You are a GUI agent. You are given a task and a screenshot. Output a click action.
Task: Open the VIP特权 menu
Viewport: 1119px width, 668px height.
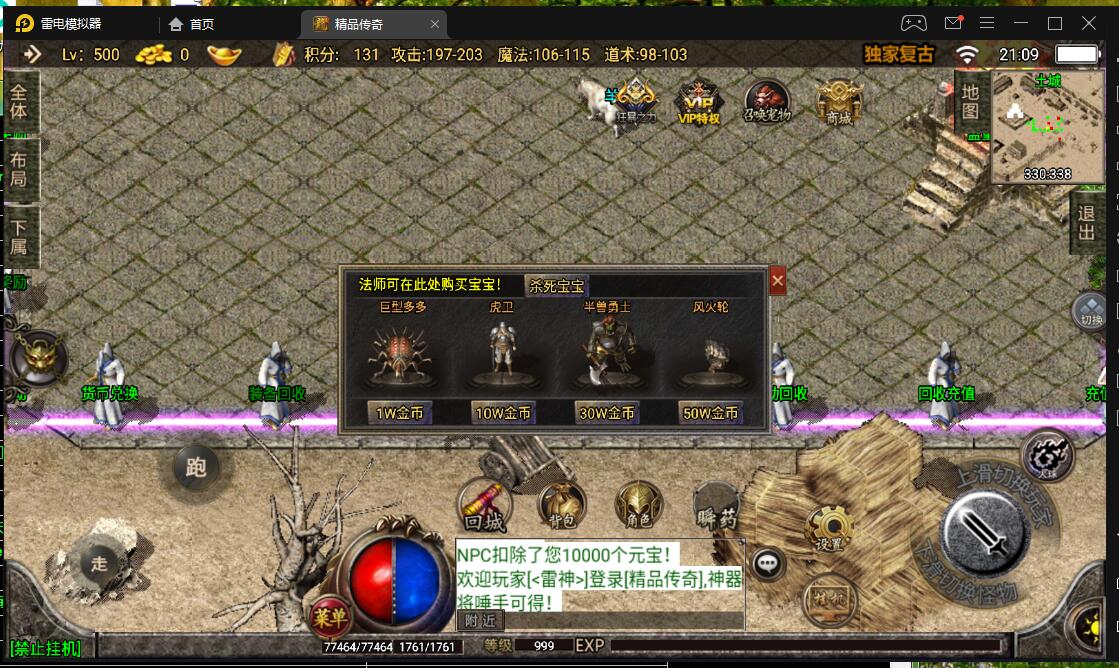pyautogui.click(x=699, y=102)
